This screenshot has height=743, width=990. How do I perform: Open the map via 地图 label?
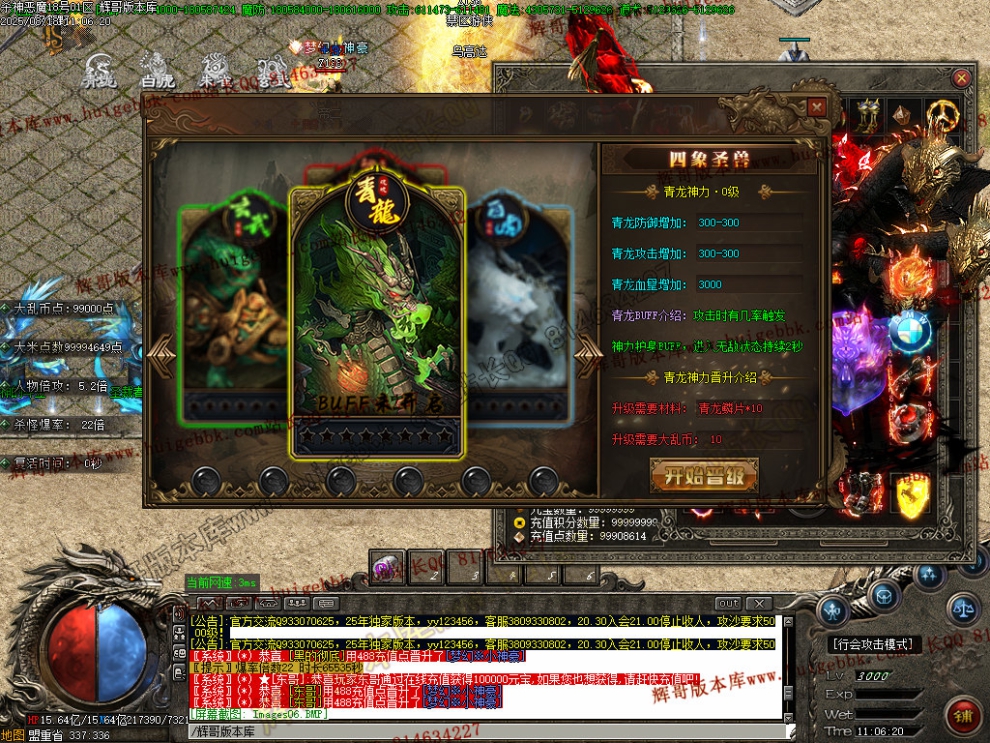[x=13, y=735]
